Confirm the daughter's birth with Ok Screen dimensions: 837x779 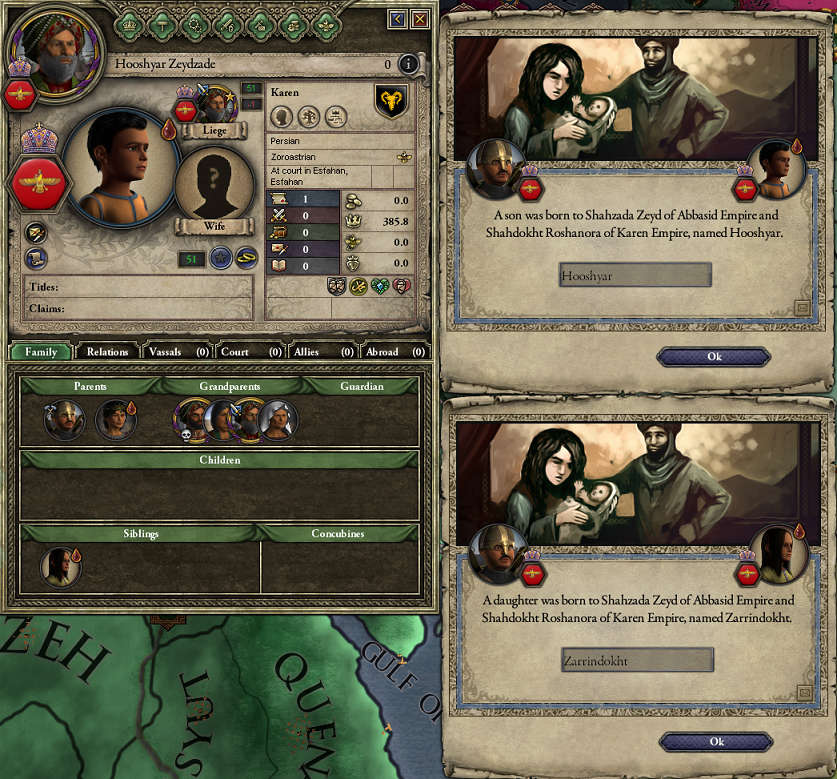tap(716, 742)
